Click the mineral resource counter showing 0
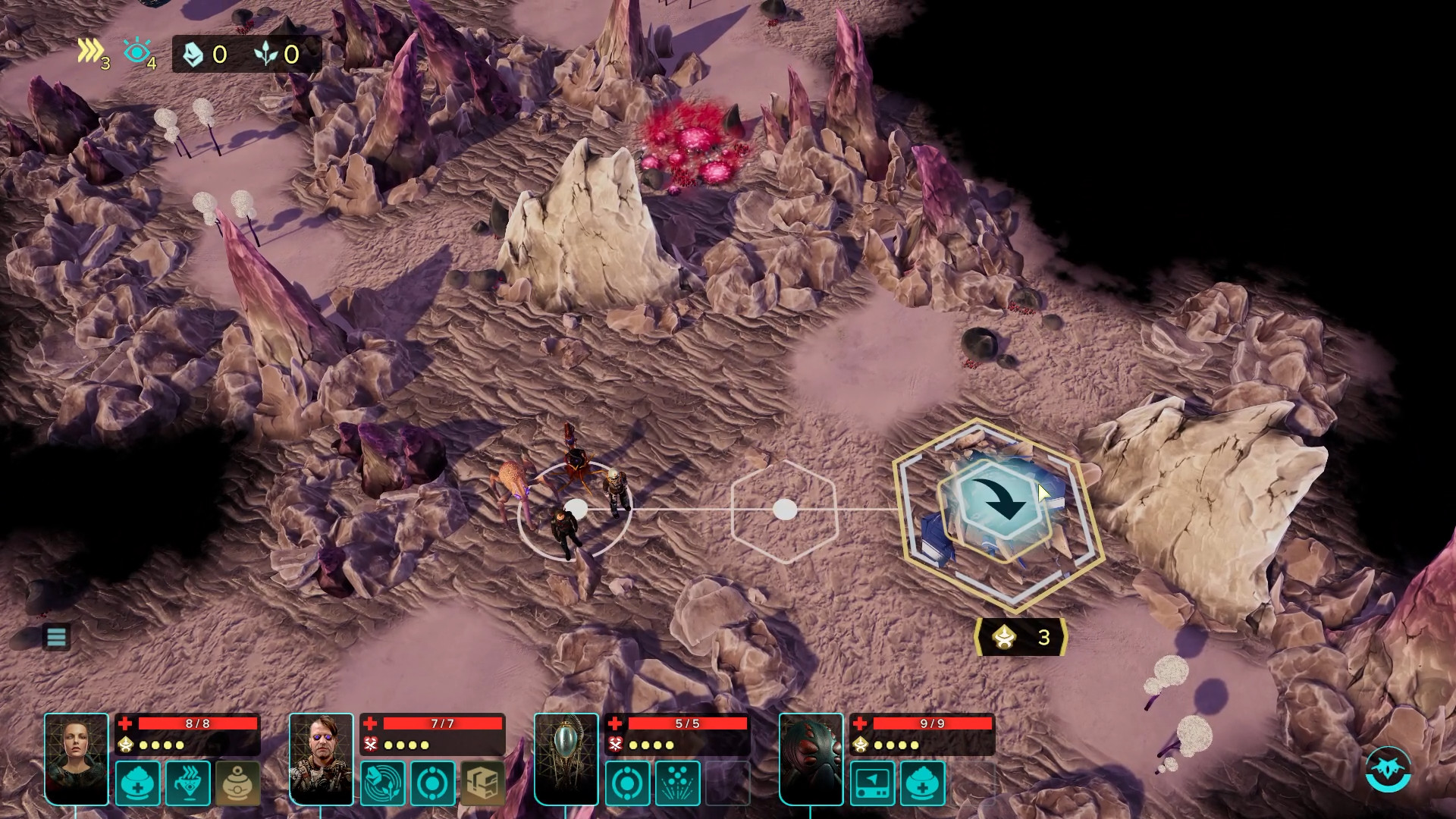 tap(205, 53)
